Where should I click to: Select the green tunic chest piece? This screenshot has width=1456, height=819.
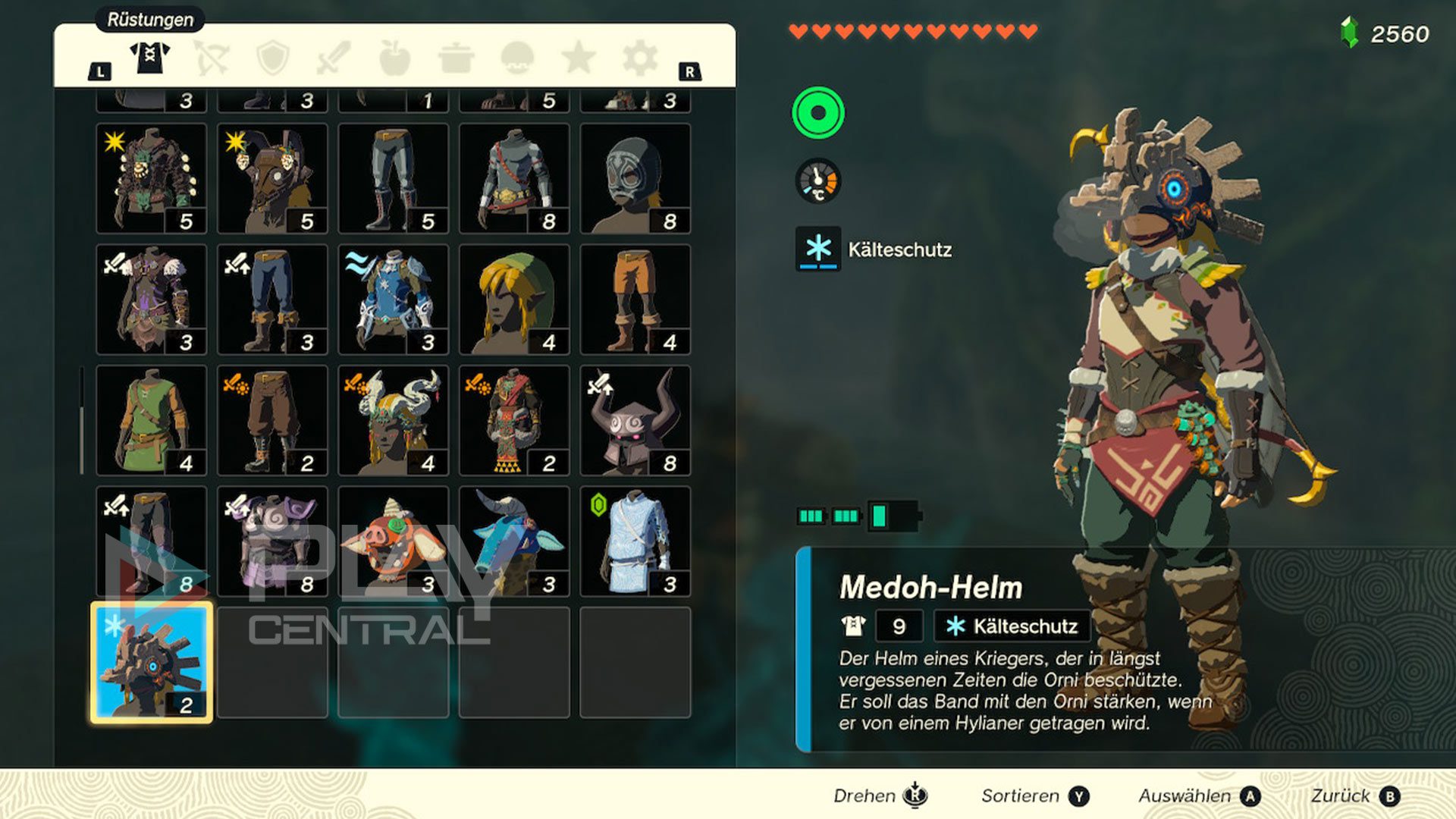152,421
